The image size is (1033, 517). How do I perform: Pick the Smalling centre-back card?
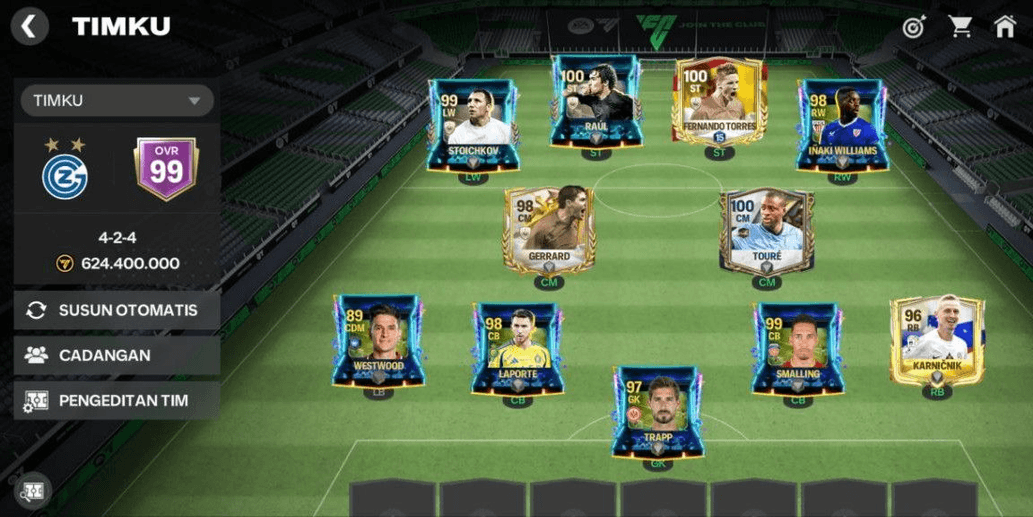(x=797, y=346)
